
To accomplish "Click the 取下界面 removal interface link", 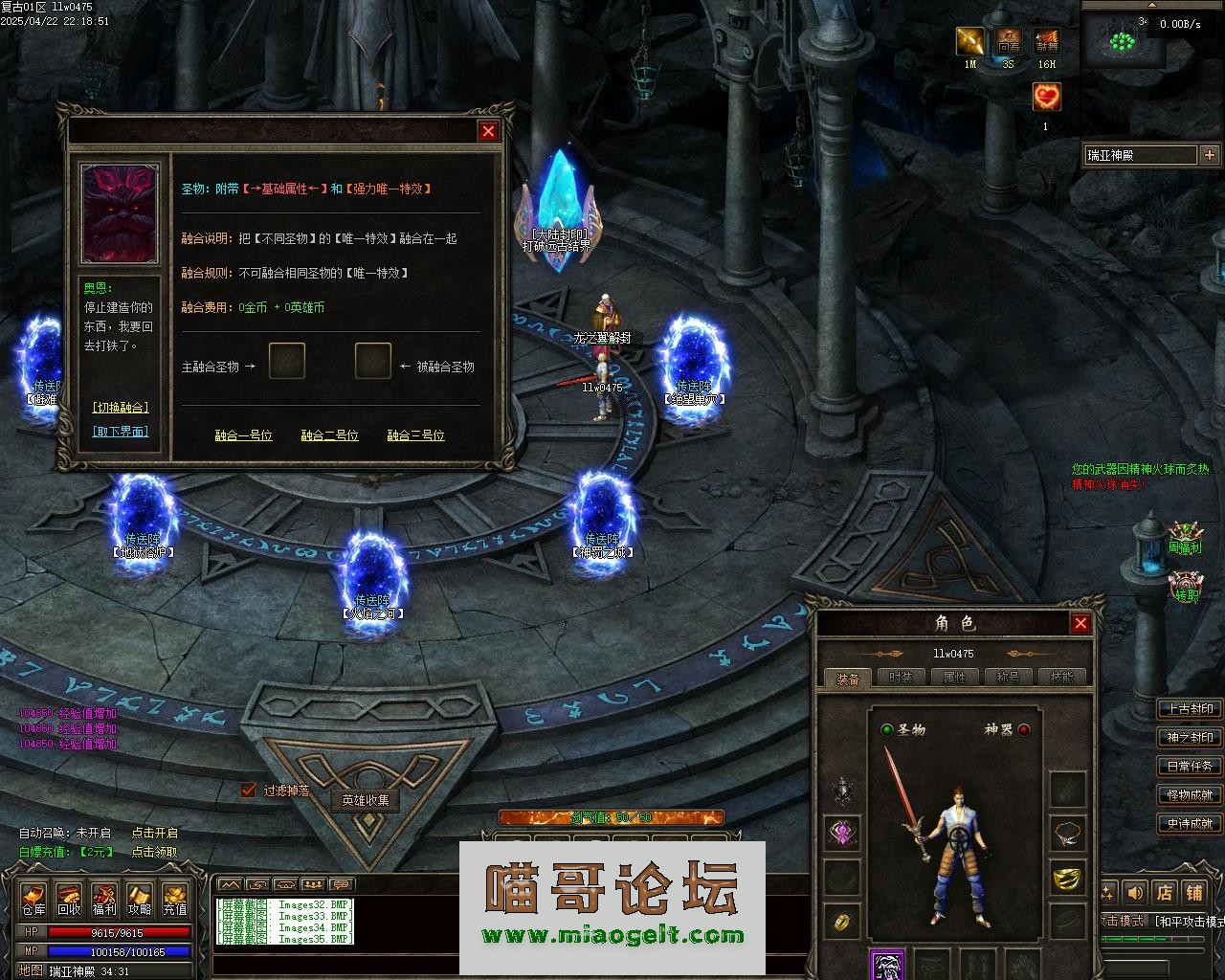I will [121, 432].
